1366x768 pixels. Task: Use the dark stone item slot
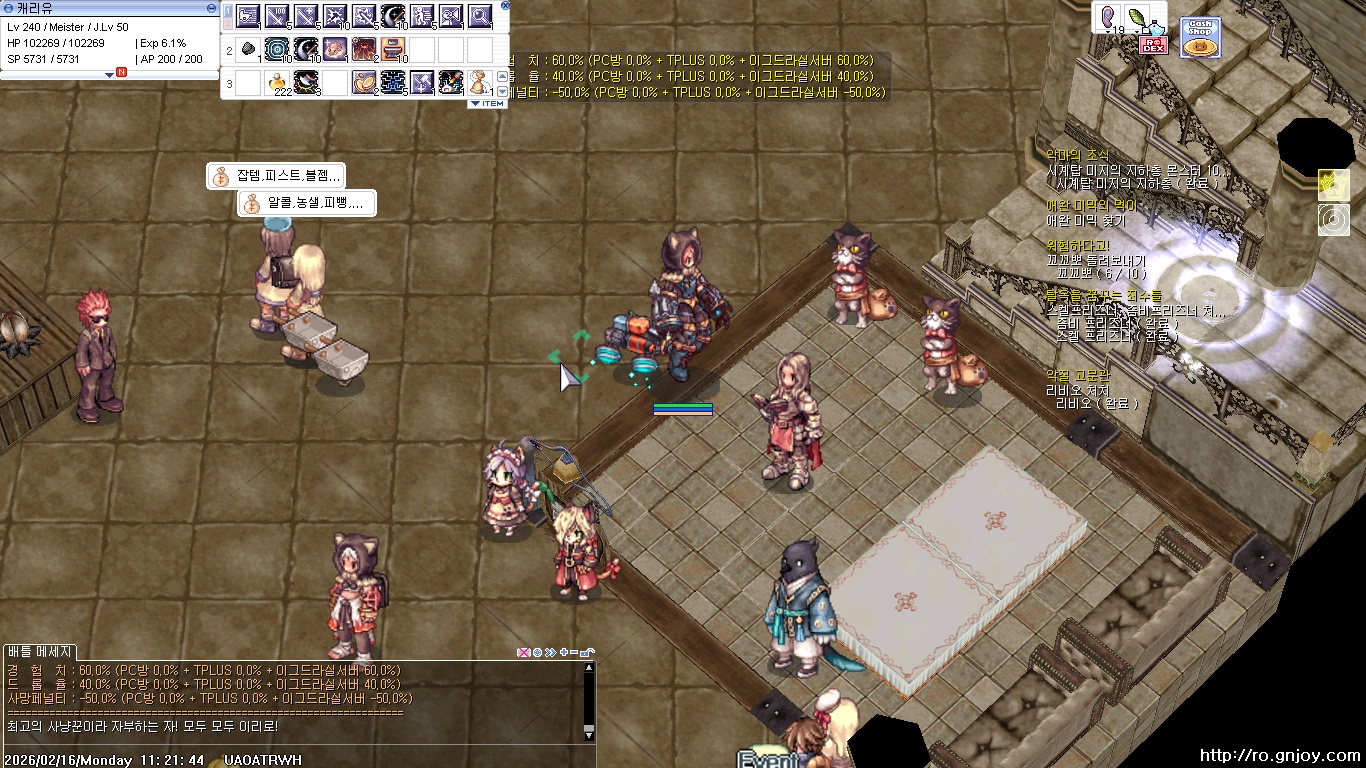point(248,49)
